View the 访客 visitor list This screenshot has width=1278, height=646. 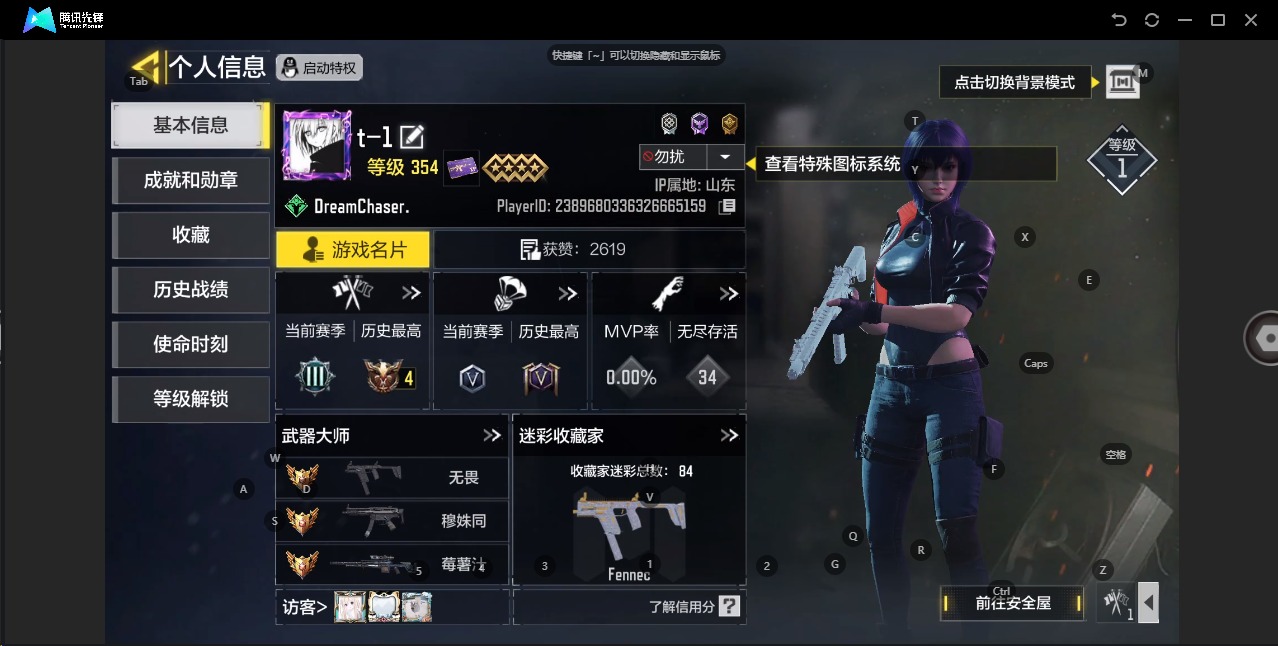tap(305, 607)
